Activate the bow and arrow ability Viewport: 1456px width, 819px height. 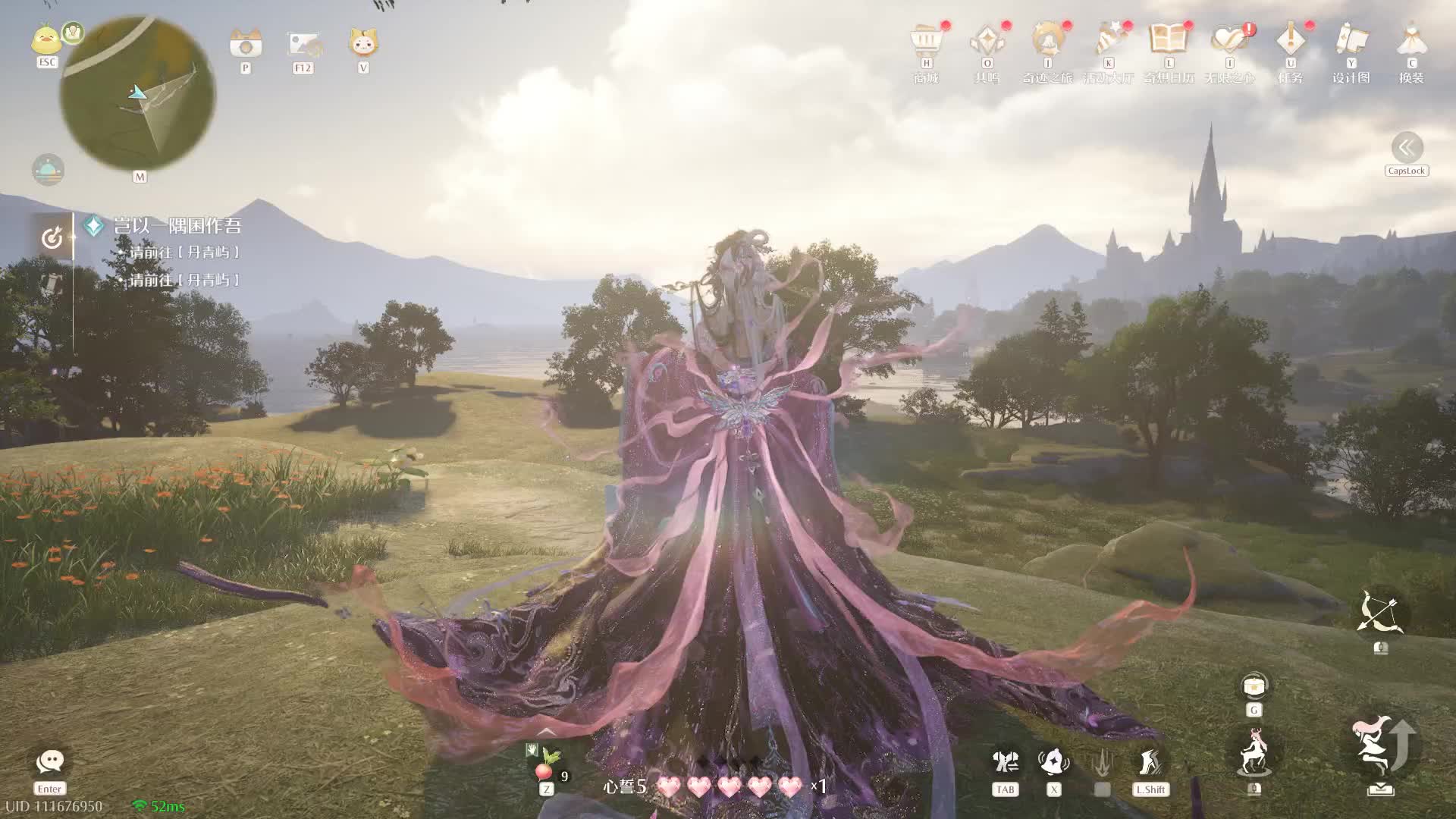[x=1379, y=613]
